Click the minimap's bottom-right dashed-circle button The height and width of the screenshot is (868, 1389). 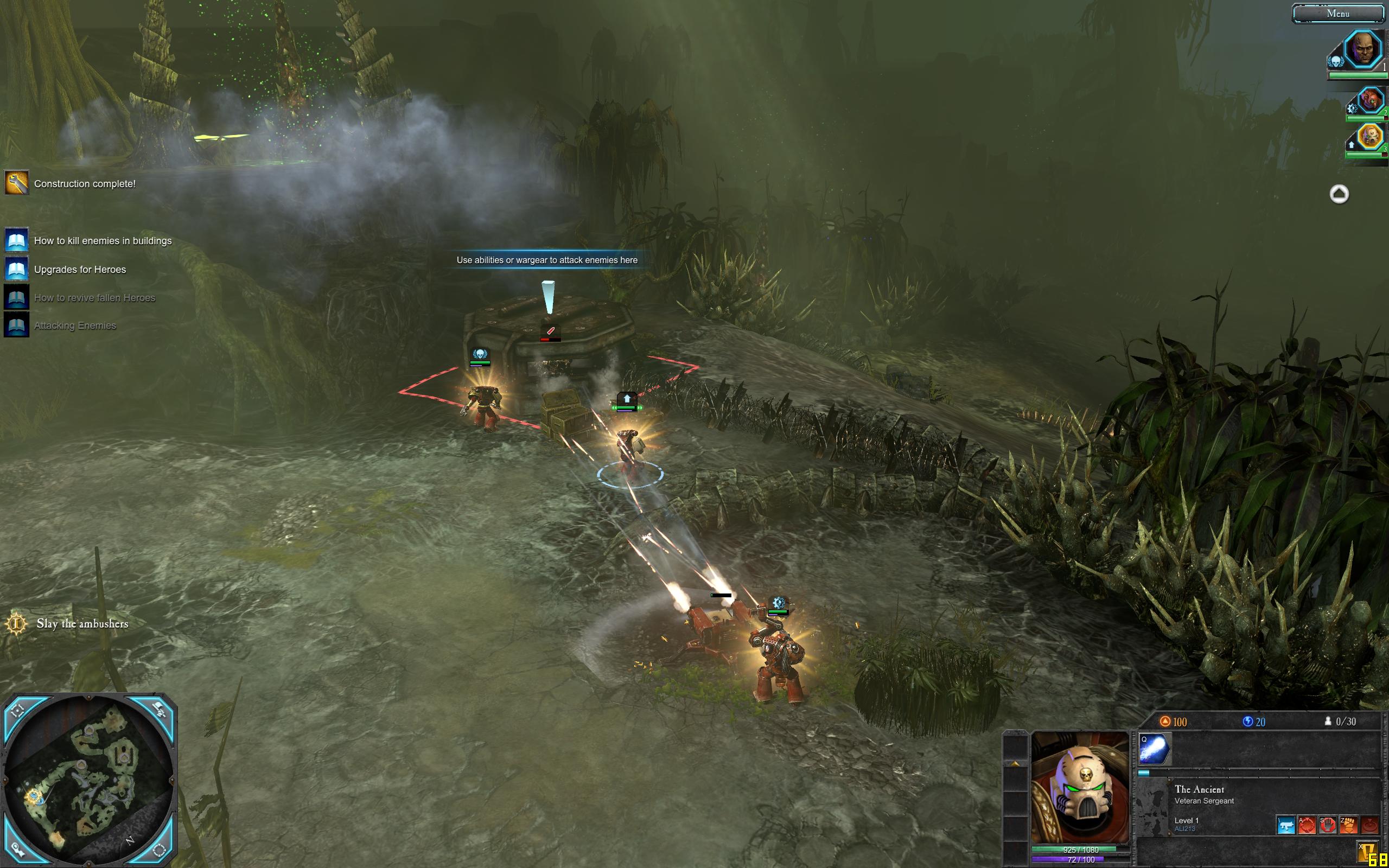pos(159,849)
